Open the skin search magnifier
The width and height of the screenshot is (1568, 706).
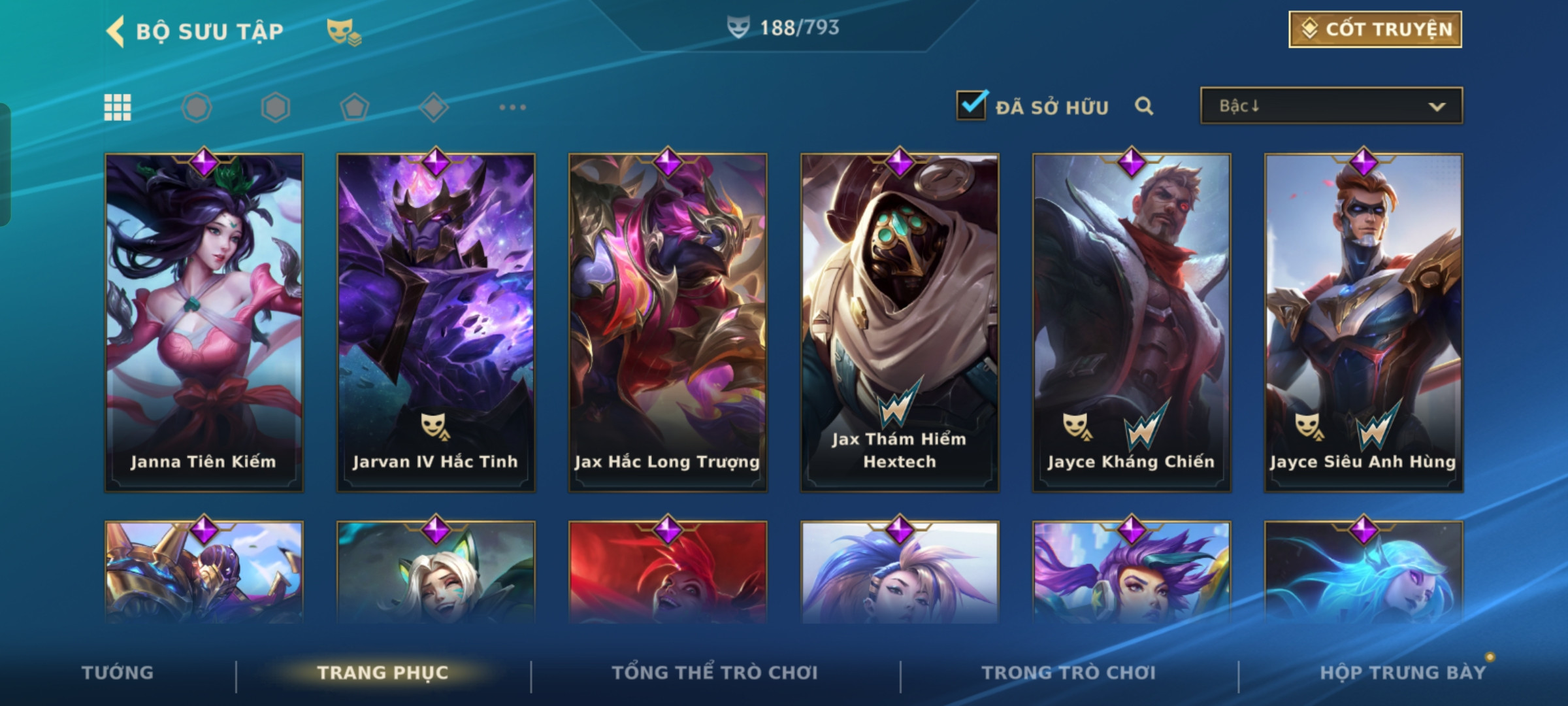(x=1143, y=106)
